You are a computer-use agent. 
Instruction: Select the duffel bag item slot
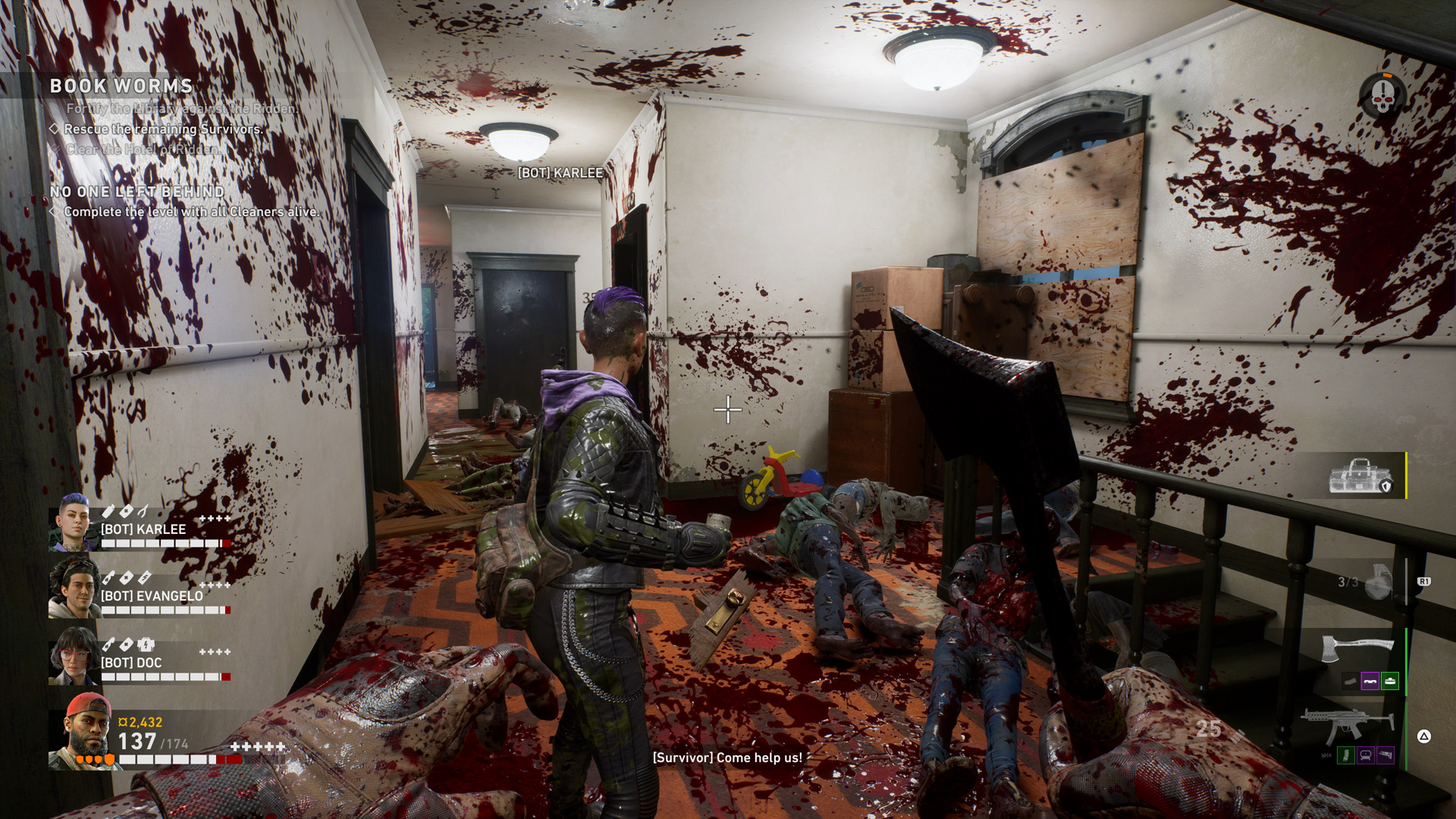[1363, 476]
